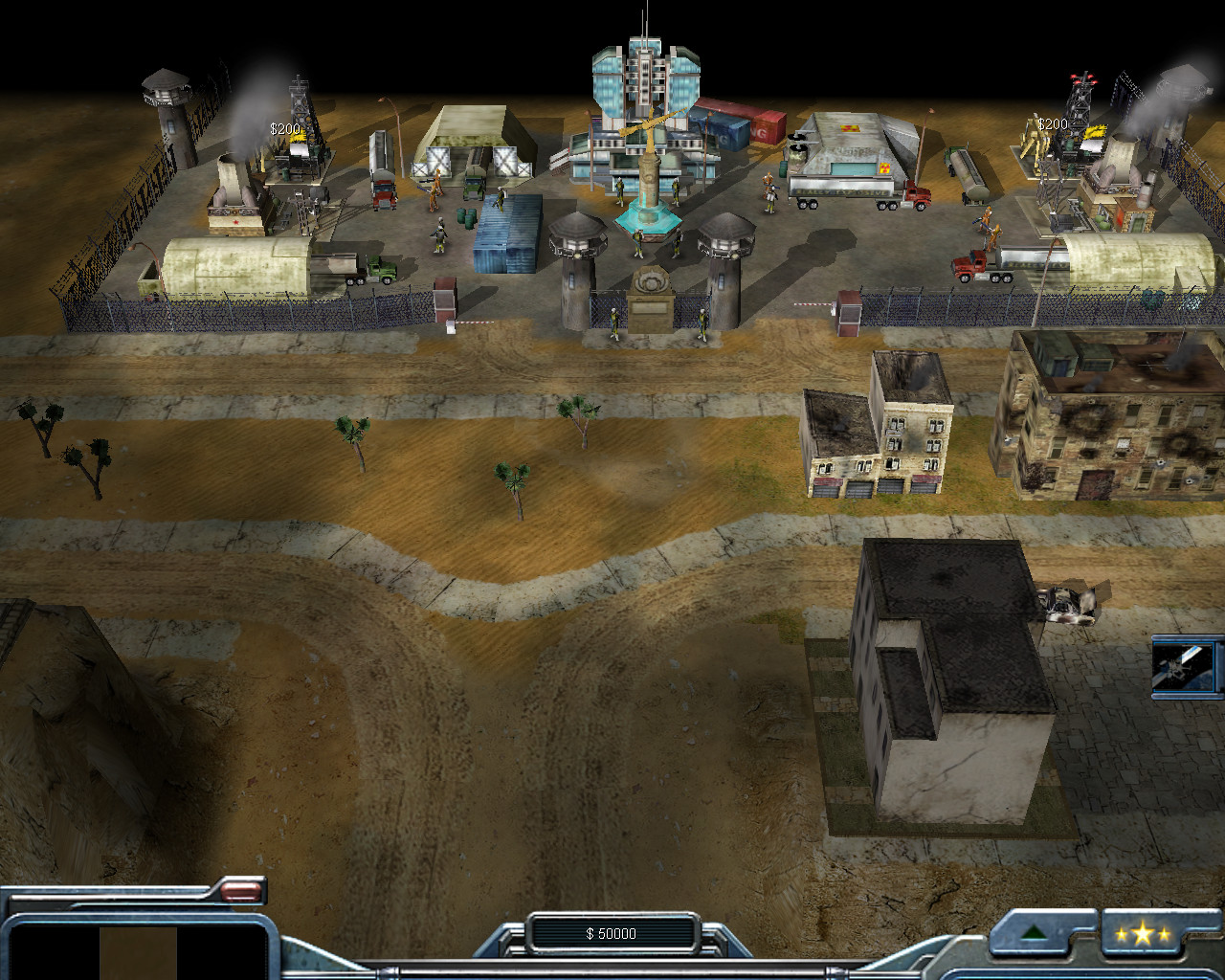Viewport: 1225px width, 980px height.
Task: Click the red button above the minimap
Action: (241, 892)
